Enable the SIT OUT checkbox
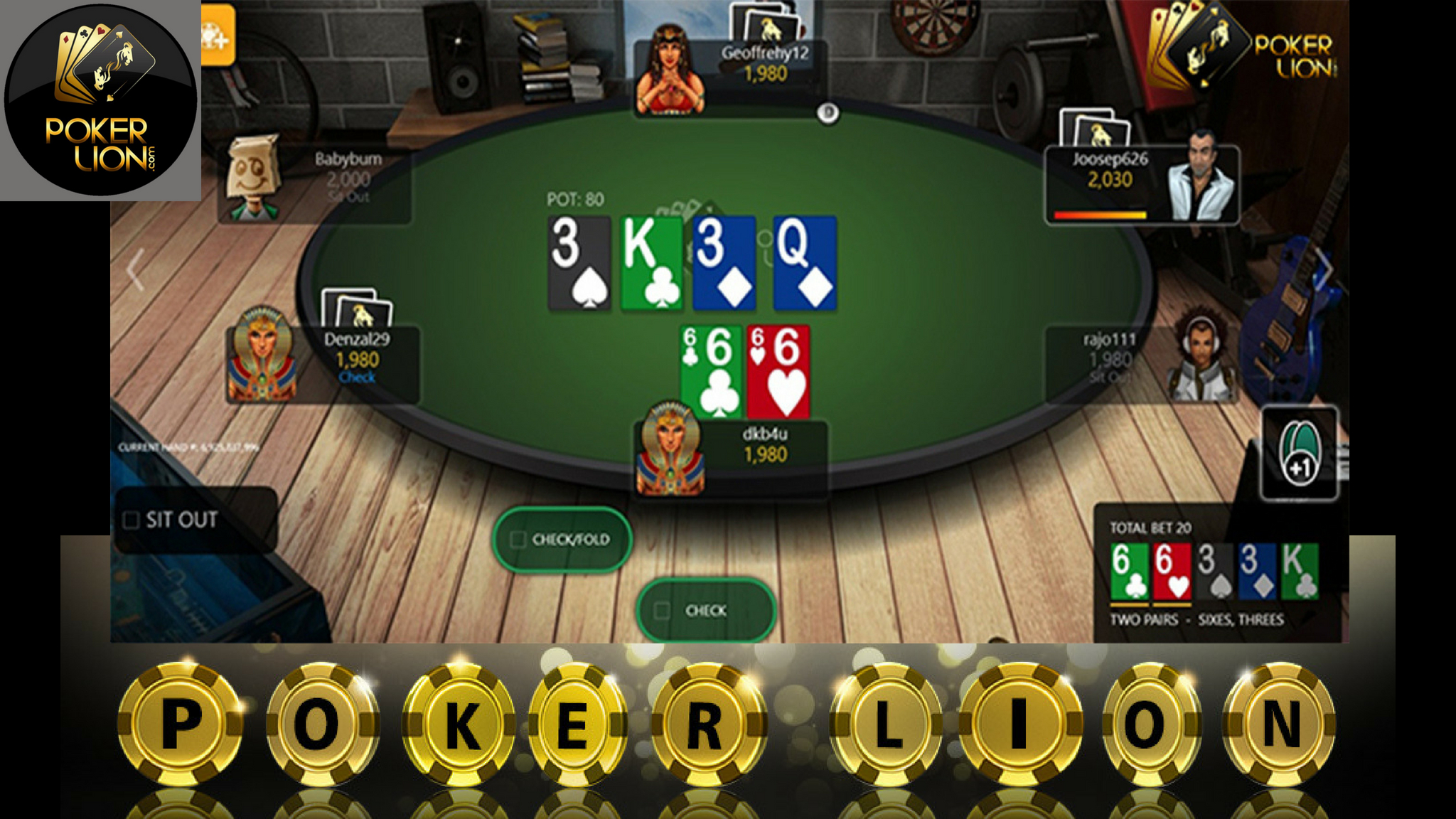Viewport: 1456px width, 819px height. pos(132,520)
